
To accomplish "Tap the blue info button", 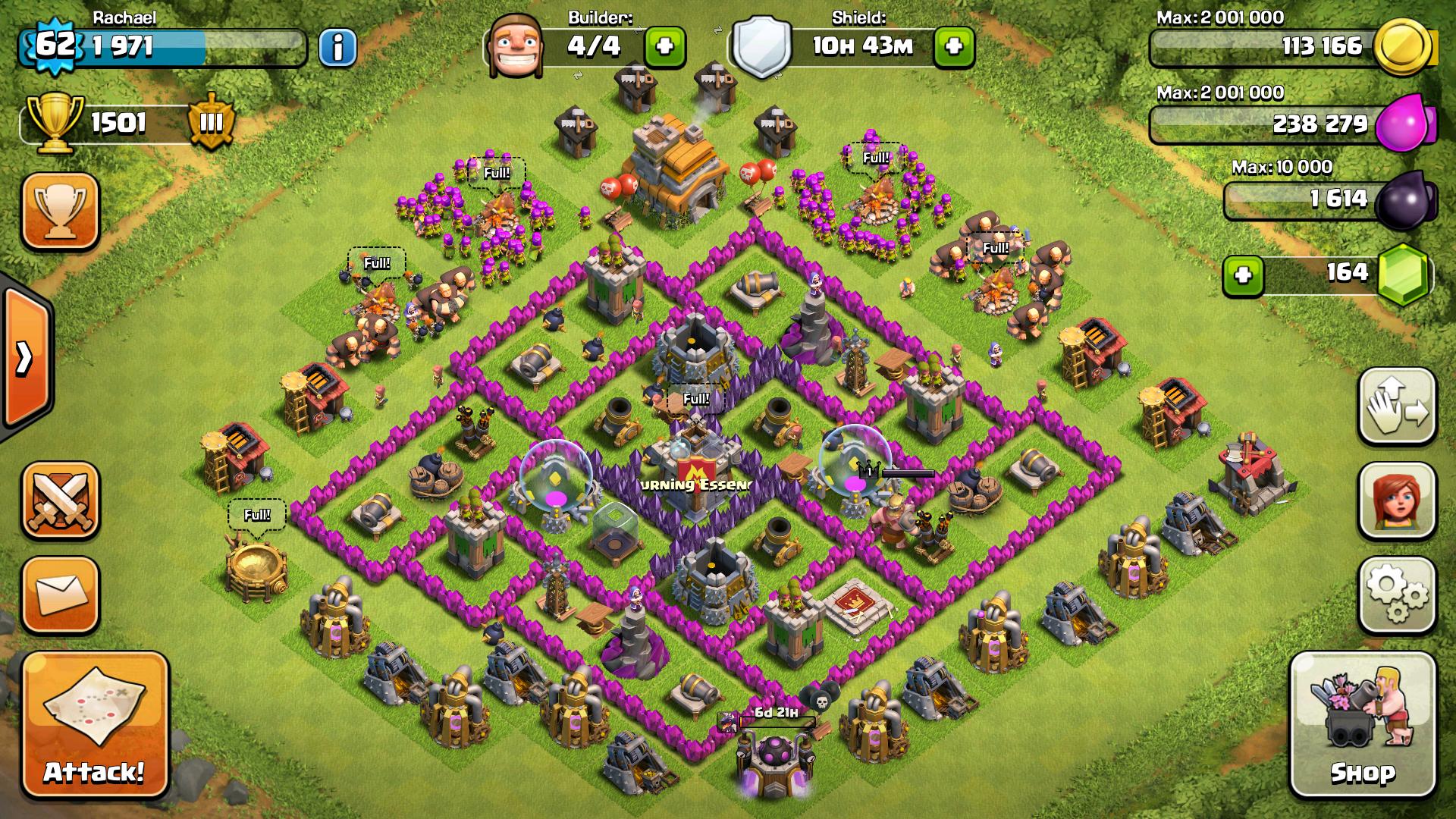I will pyautogui.click(x=337, y=48).
